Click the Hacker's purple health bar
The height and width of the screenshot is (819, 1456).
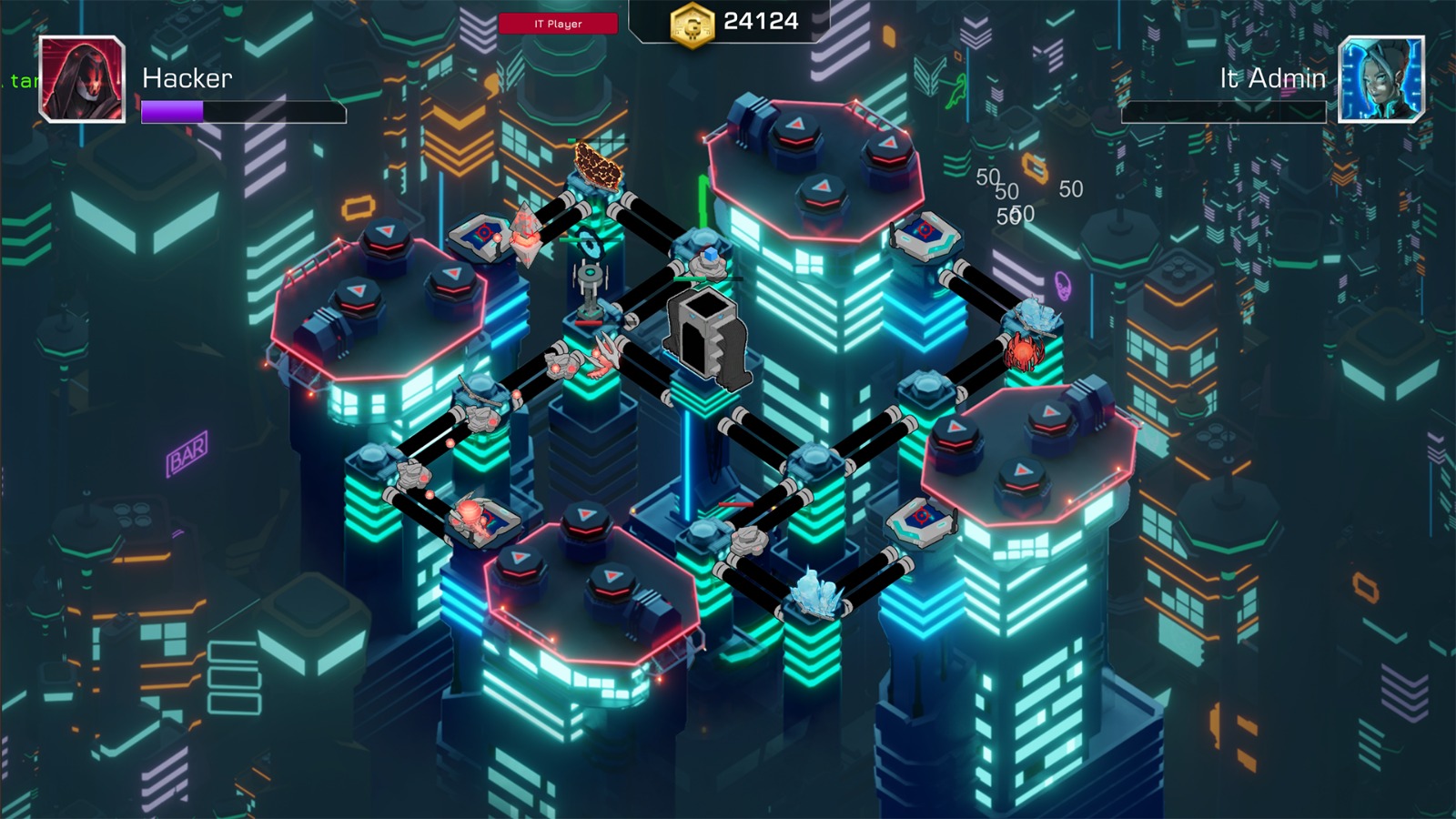click(171, 114)
